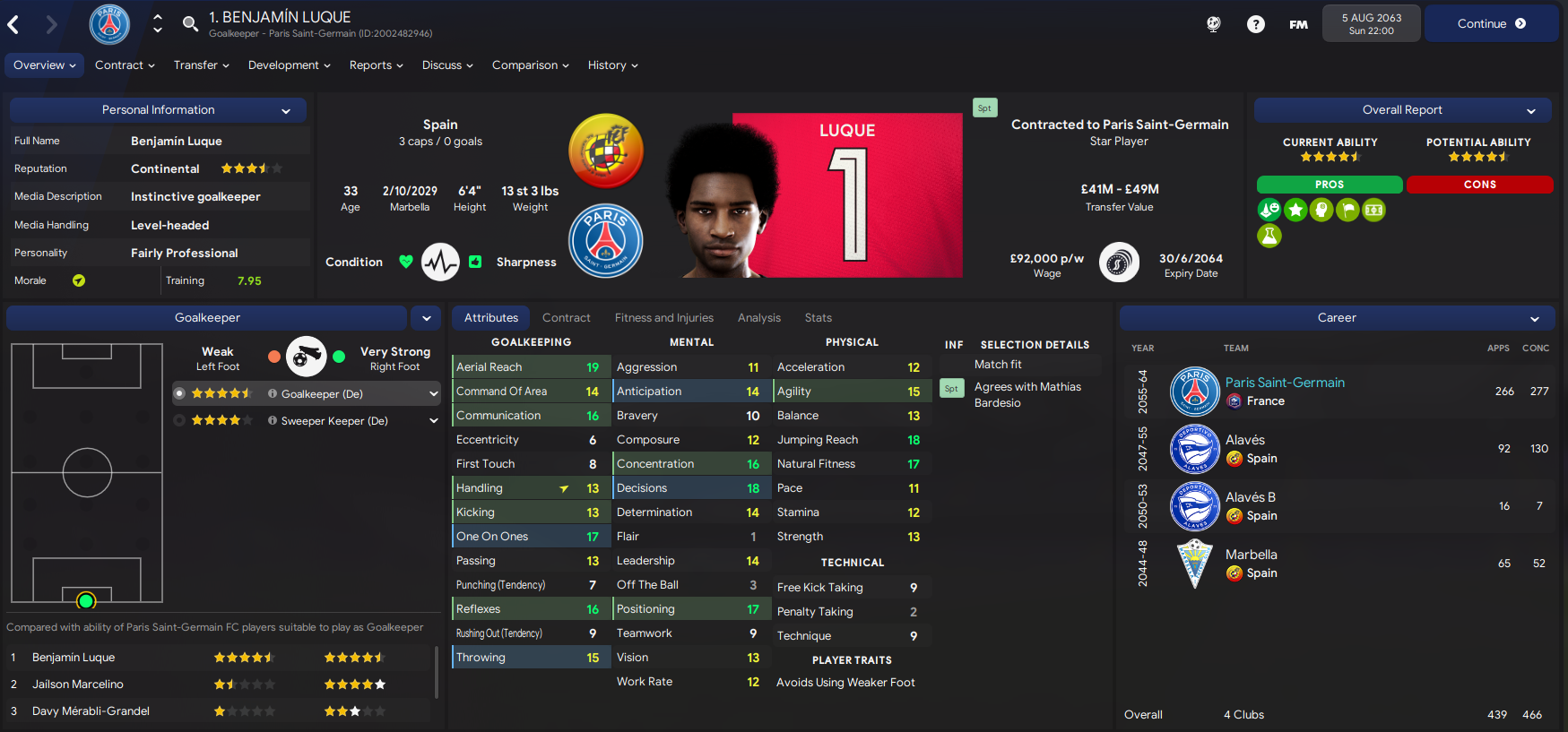Click the Spt badge above the player photo

coord(984,108)
